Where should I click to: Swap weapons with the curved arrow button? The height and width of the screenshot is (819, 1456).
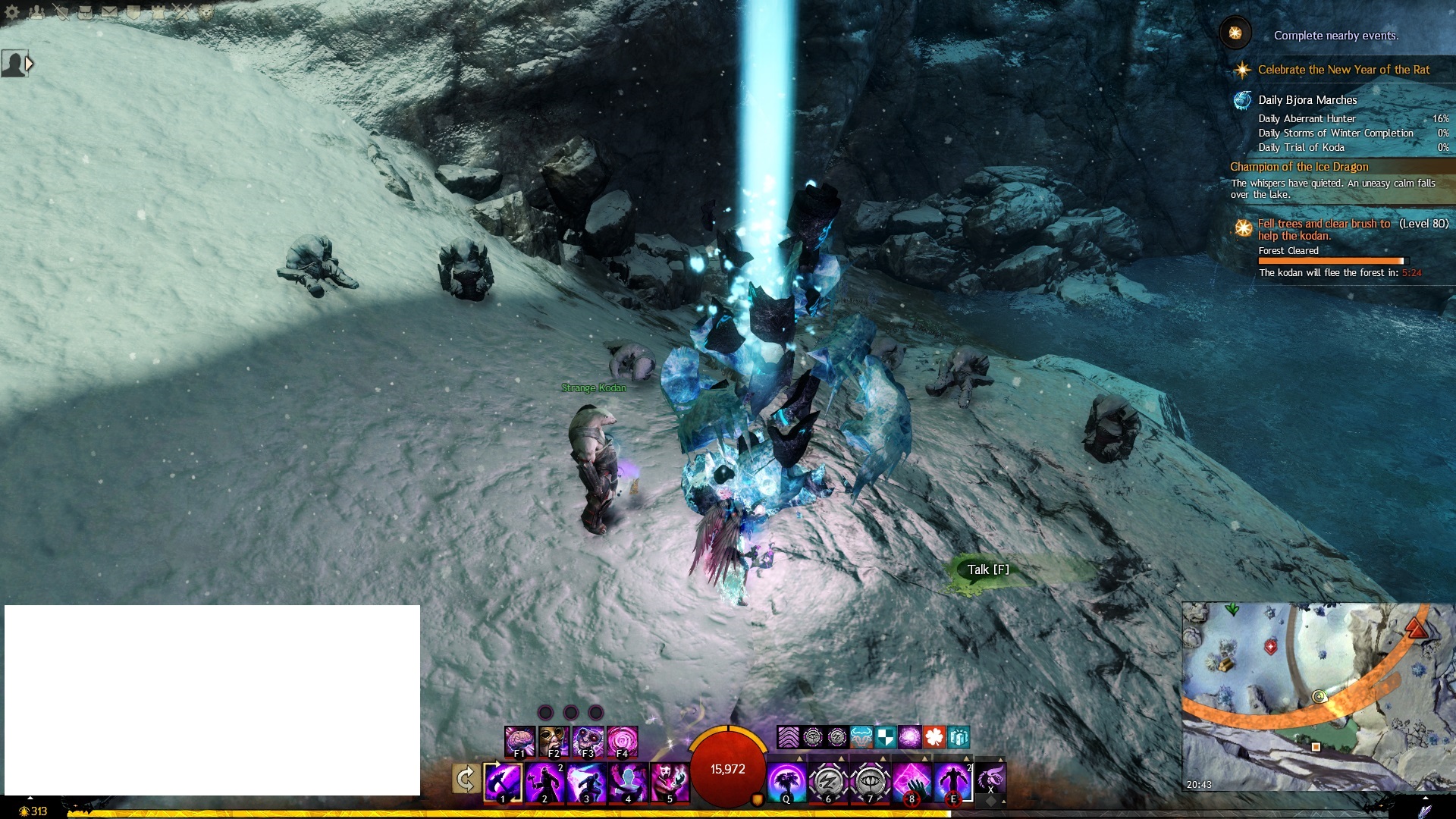click(465, 779)
